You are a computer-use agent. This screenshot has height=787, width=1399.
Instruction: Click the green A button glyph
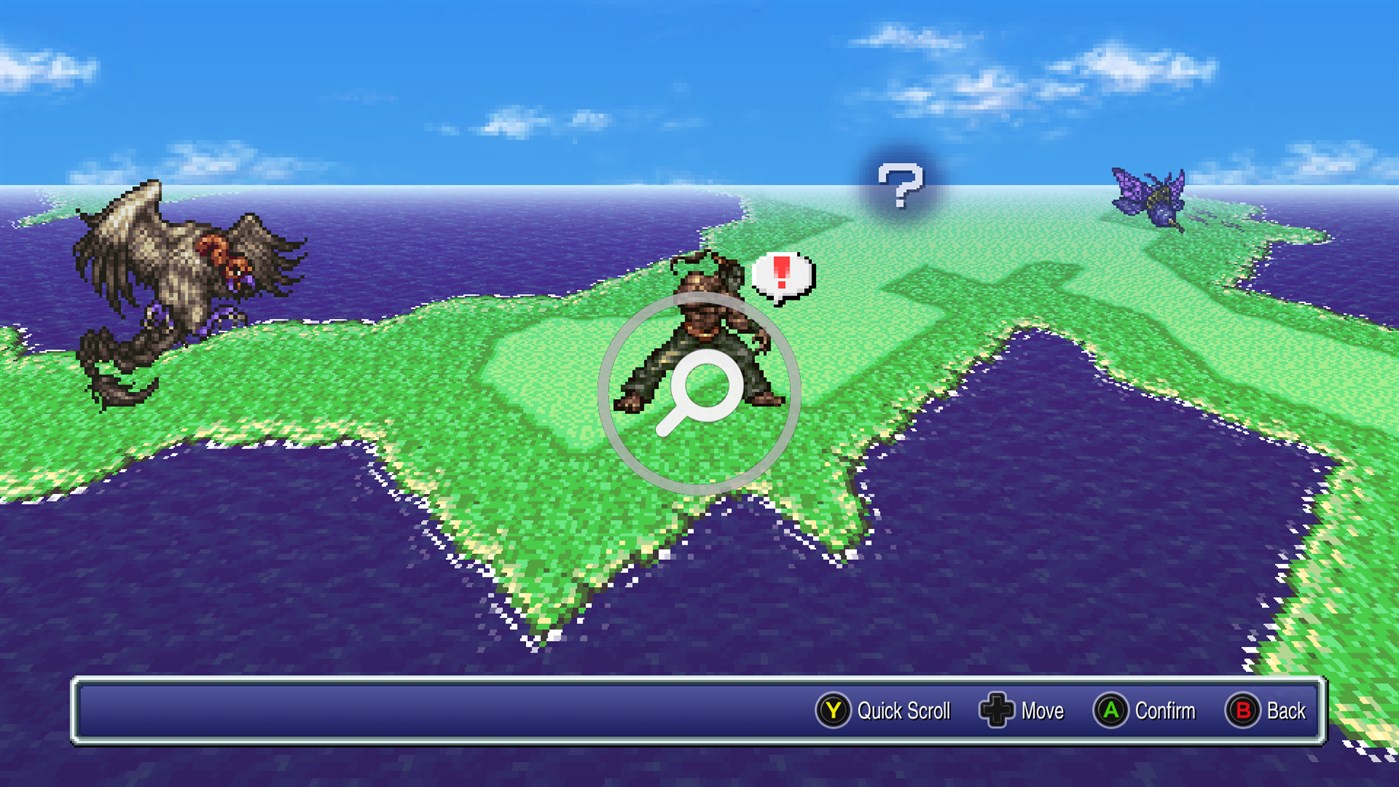1113,711
